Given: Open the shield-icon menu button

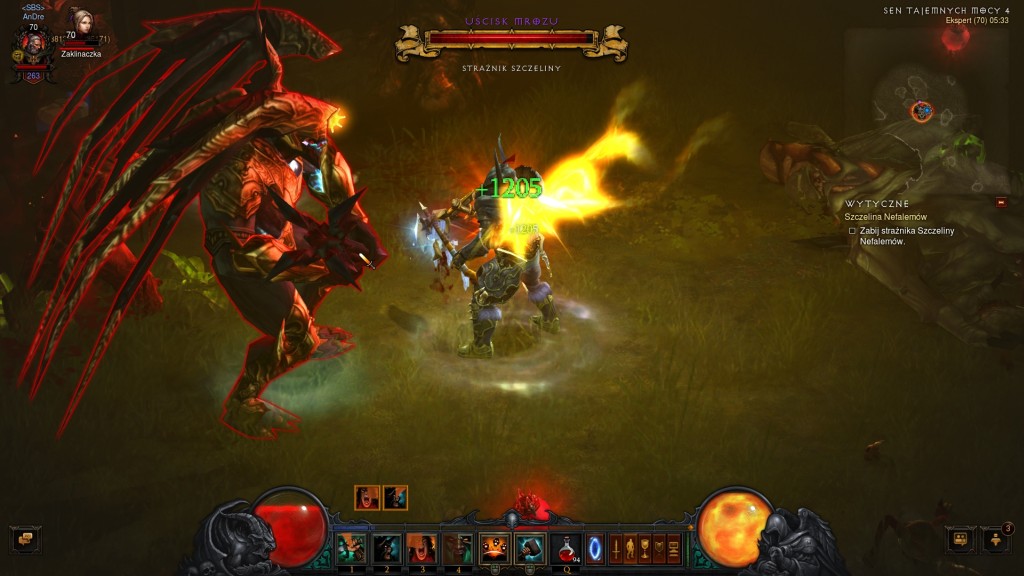Looking at the screenshot, I should 659,548.
